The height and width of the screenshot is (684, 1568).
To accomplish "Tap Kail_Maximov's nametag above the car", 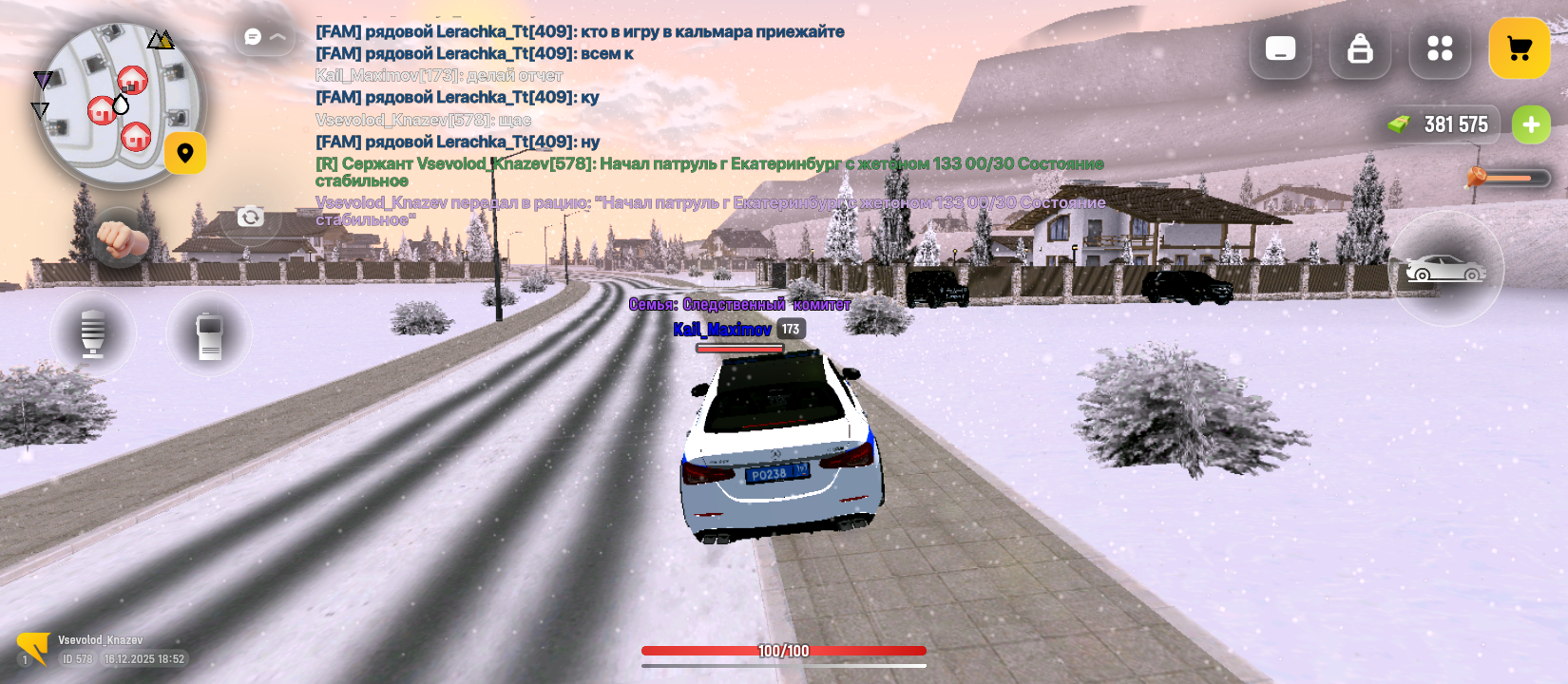I will tap(722, 331).
